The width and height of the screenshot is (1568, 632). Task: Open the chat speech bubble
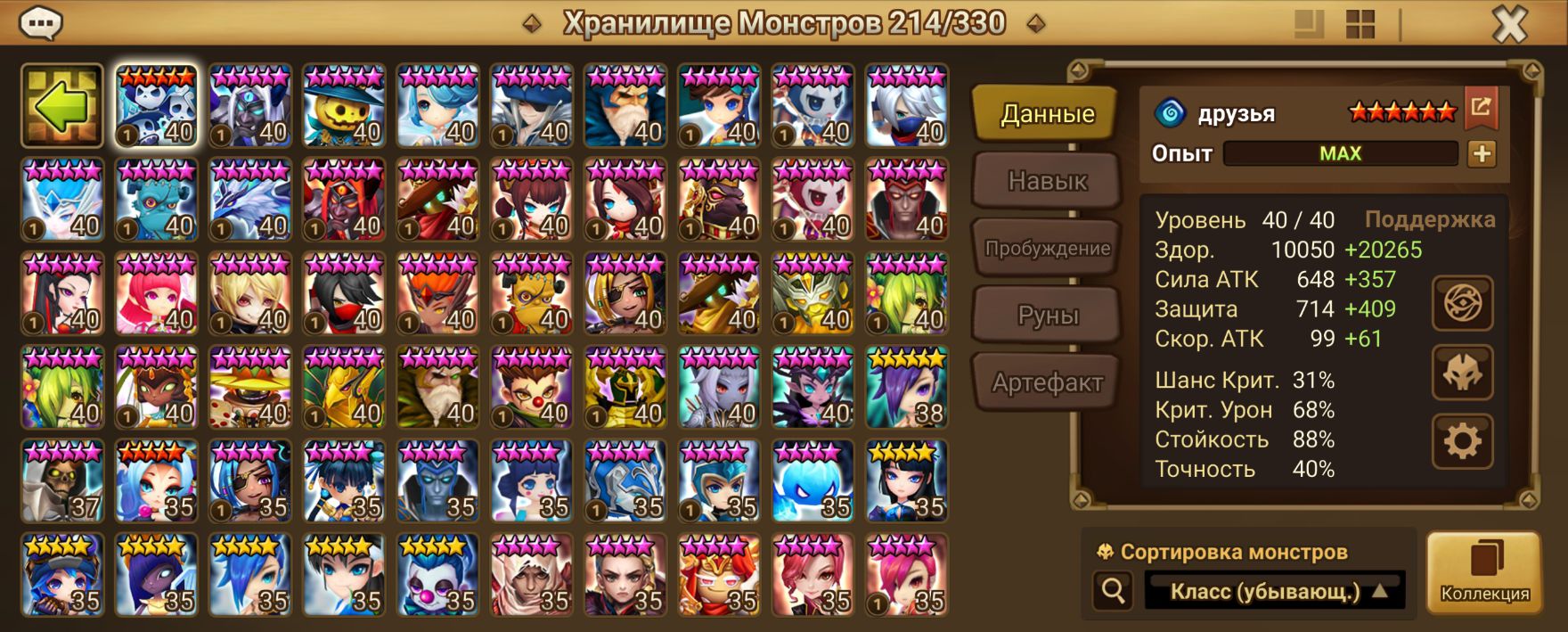[x=40, y=23]
